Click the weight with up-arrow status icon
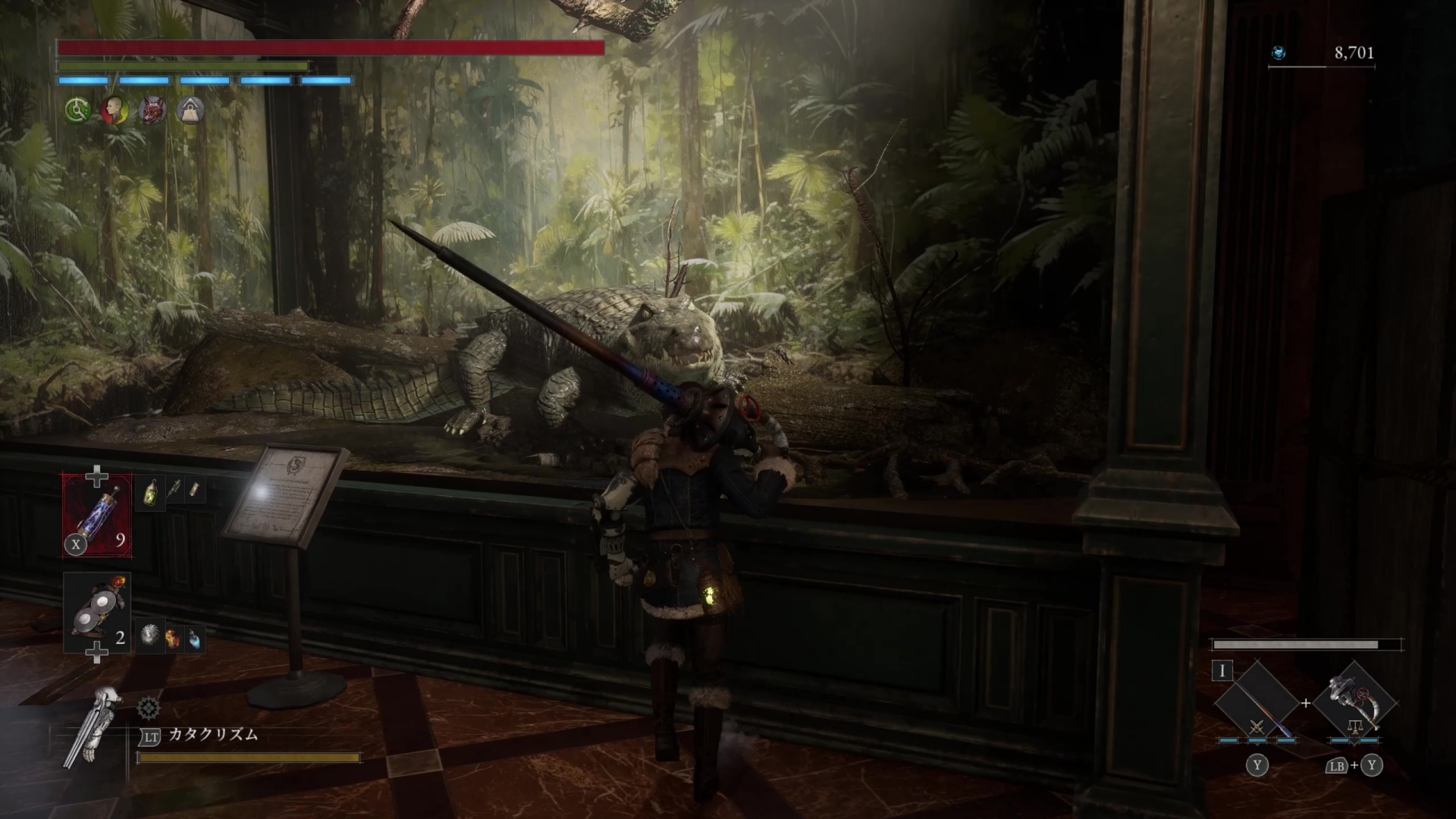 190,111
